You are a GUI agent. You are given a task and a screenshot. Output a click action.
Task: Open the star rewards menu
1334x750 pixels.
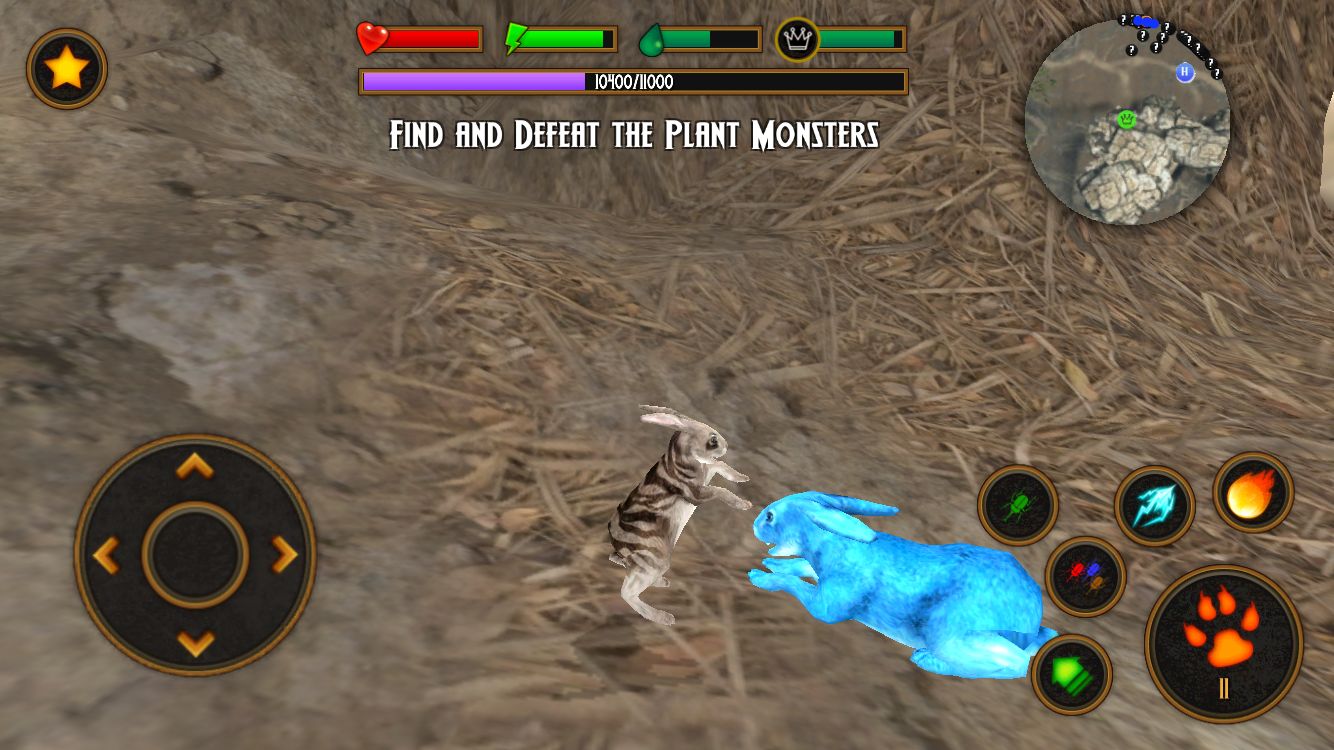click(x=65, y=66)
